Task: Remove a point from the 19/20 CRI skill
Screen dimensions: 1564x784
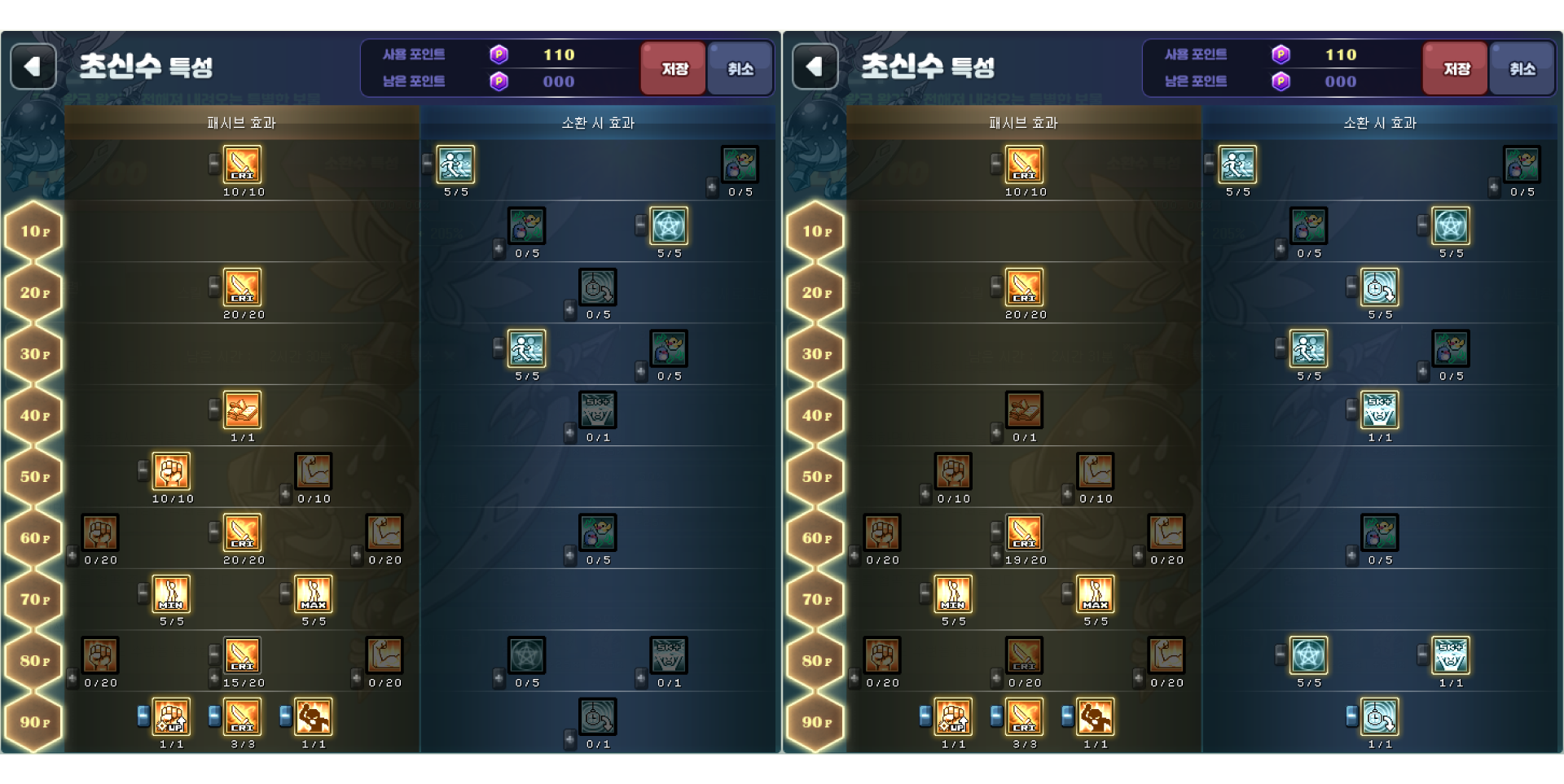Action: (x=996, y=532)
